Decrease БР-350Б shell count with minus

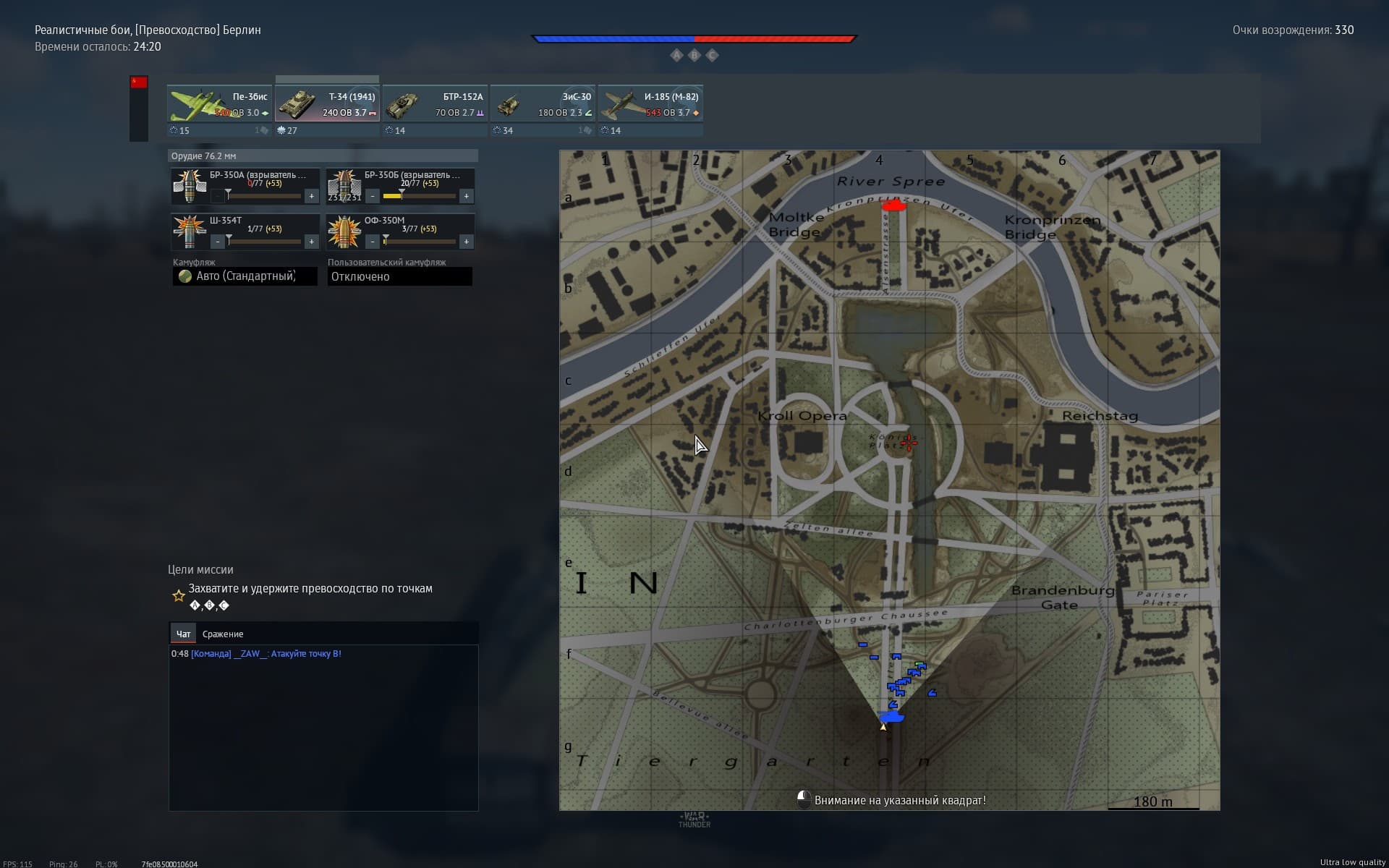click(x=373, y=196)
